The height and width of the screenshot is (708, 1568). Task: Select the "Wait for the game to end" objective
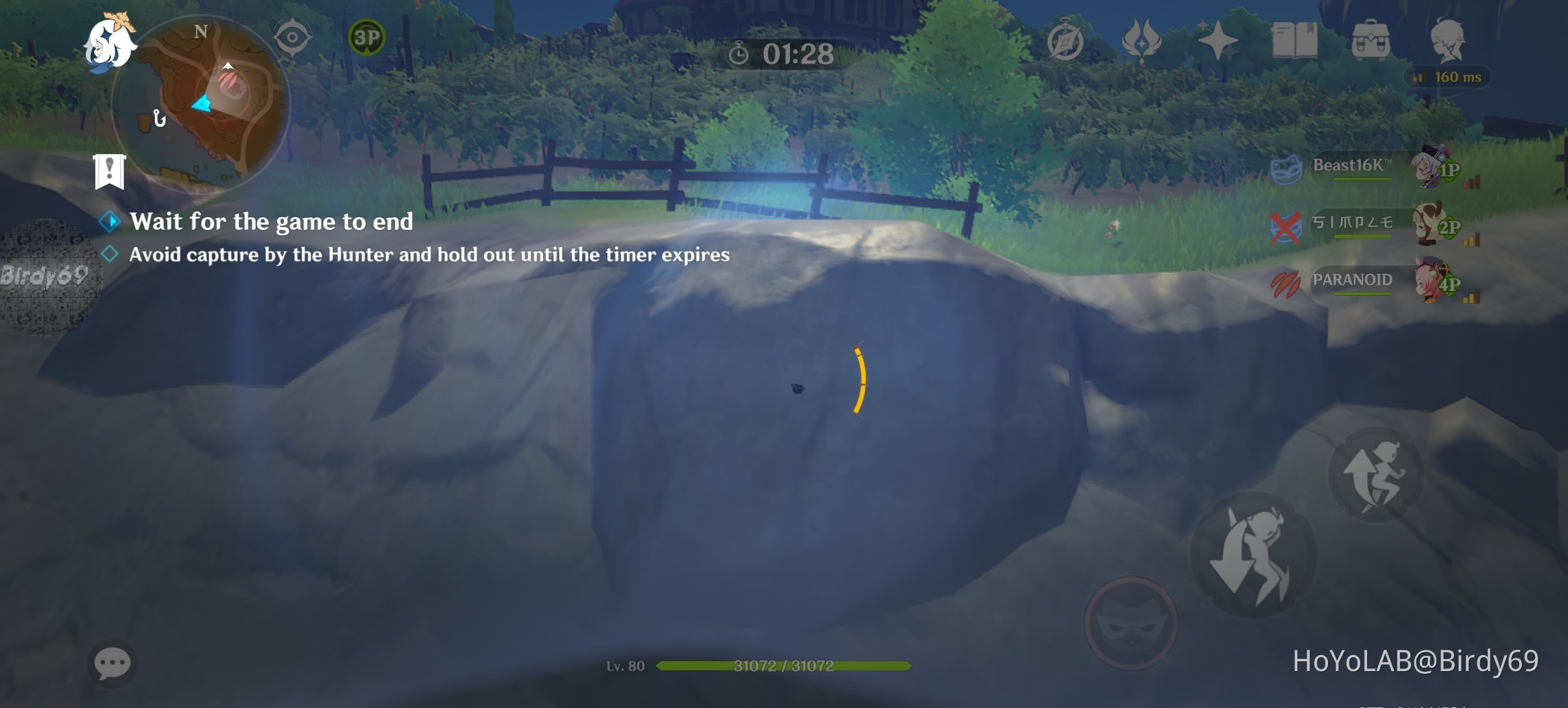click(x=271, y=221)
